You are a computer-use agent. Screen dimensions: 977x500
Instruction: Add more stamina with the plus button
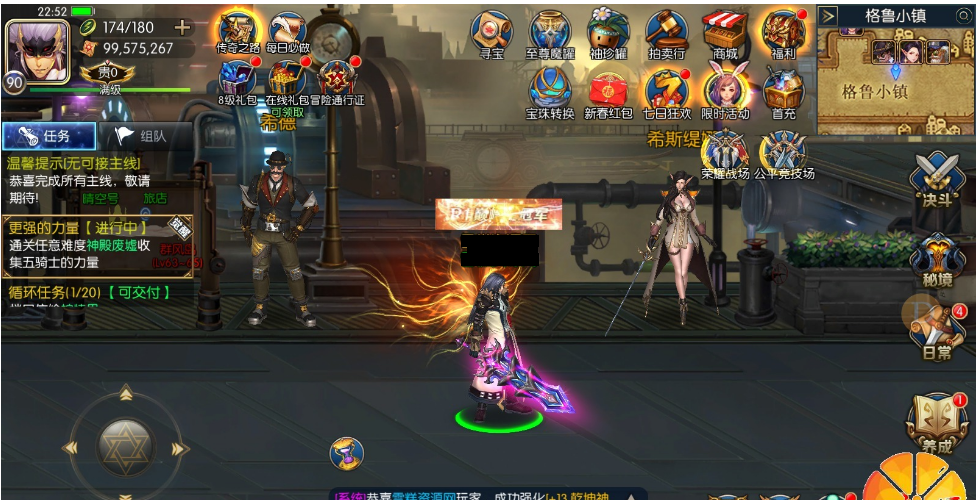coord(182,27)
